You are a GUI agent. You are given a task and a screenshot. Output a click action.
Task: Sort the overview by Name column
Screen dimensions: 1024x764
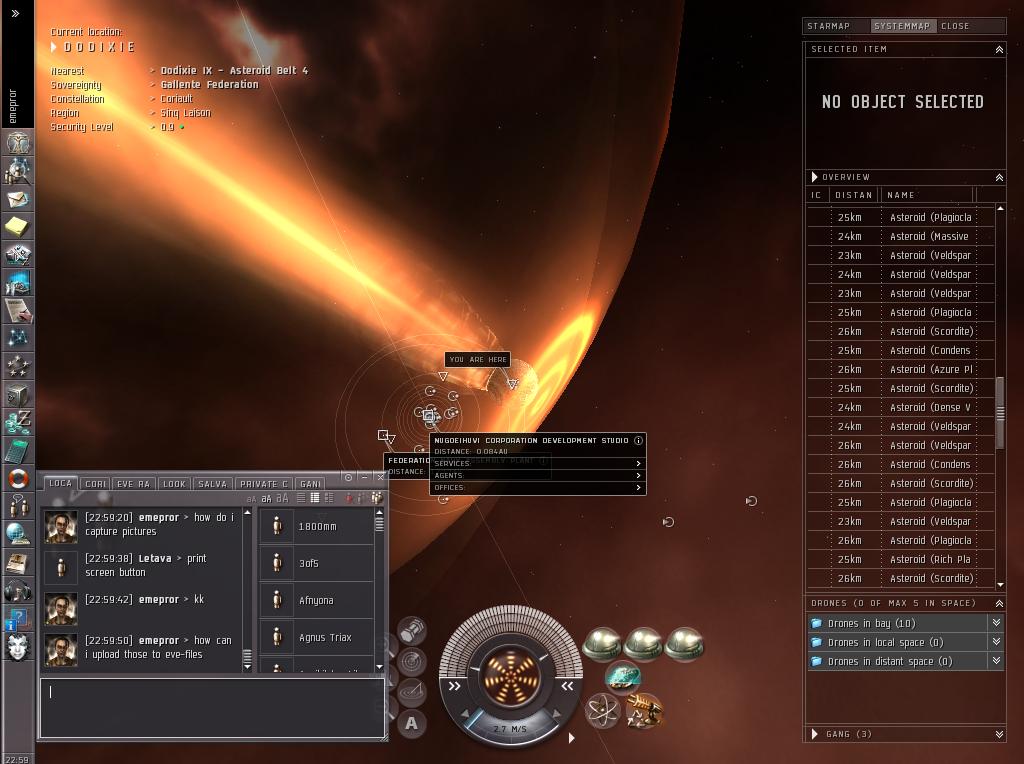click(x=927, y=195)
